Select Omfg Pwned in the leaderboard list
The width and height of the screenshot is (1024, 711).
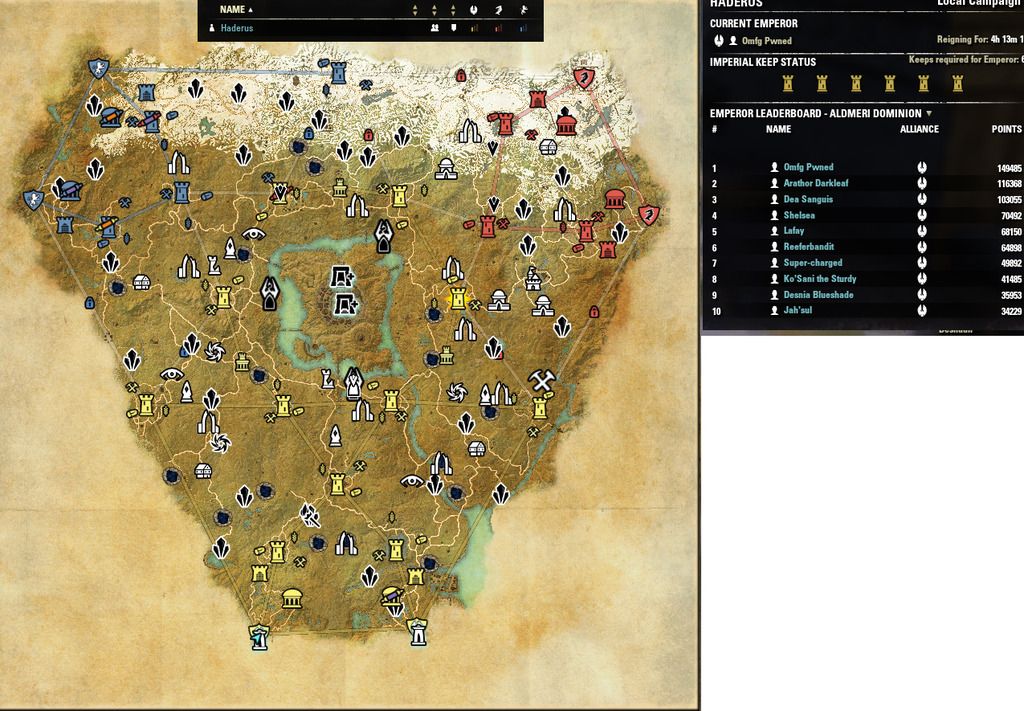pos(808,168)
